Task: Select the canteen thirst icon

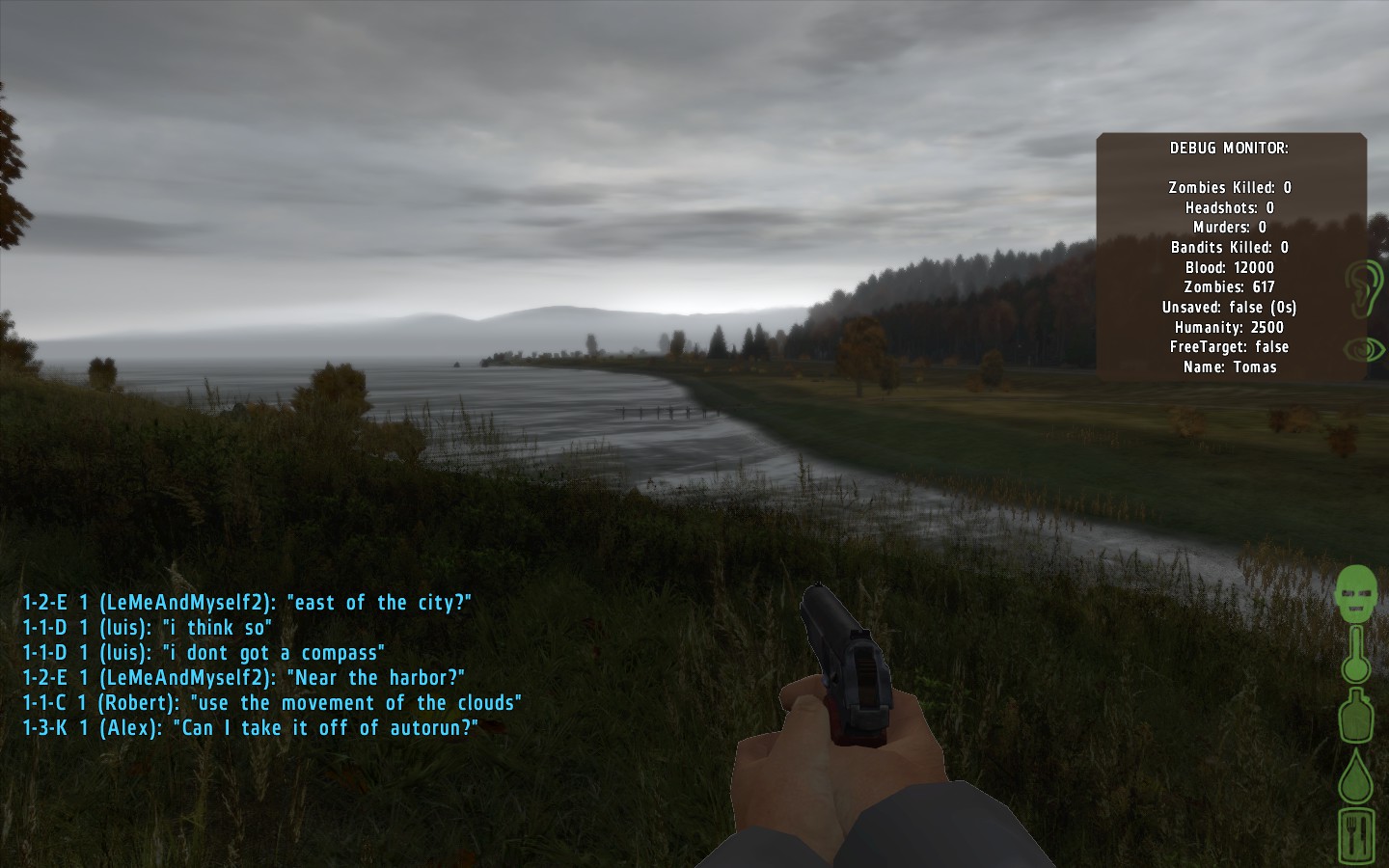Action: point(1355,716)
